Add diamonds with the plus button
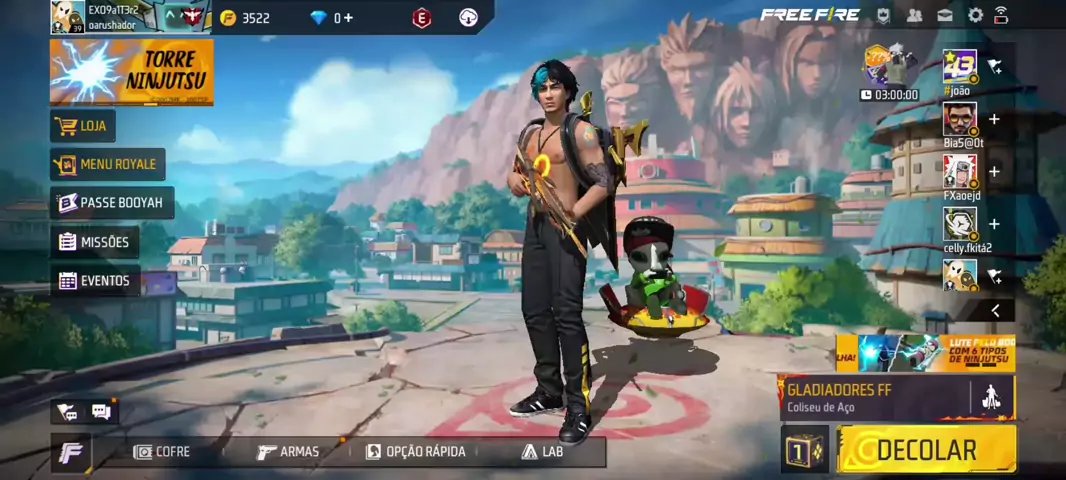The height and width of the screenshot is (480, 1066). [348, 18]
